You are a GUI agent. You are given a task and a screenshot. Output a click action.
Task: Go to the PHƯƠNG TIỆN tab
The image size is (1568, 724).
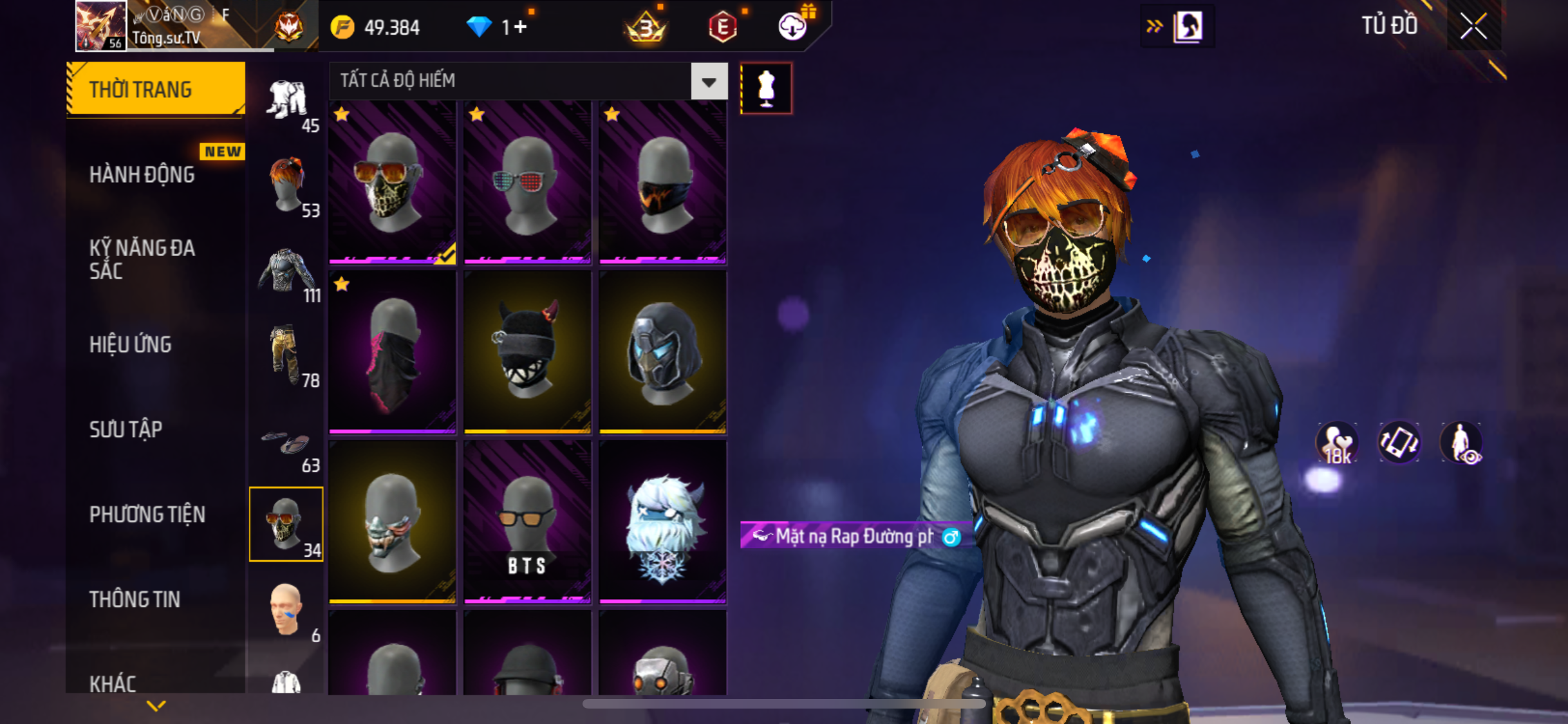point(147,514)
